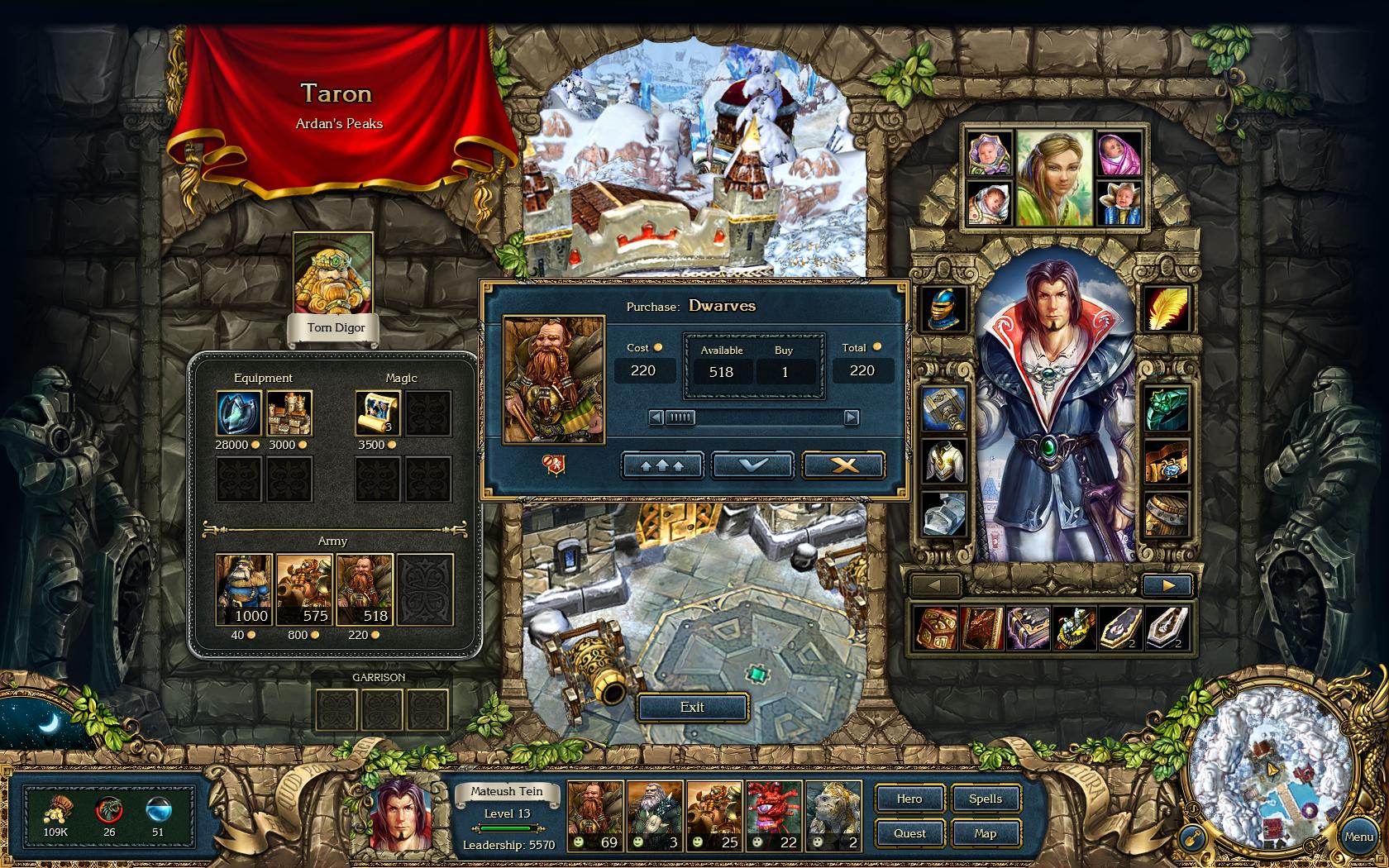1389x868 pixels.
Task: Open the Map view
Action: point(985,833)
